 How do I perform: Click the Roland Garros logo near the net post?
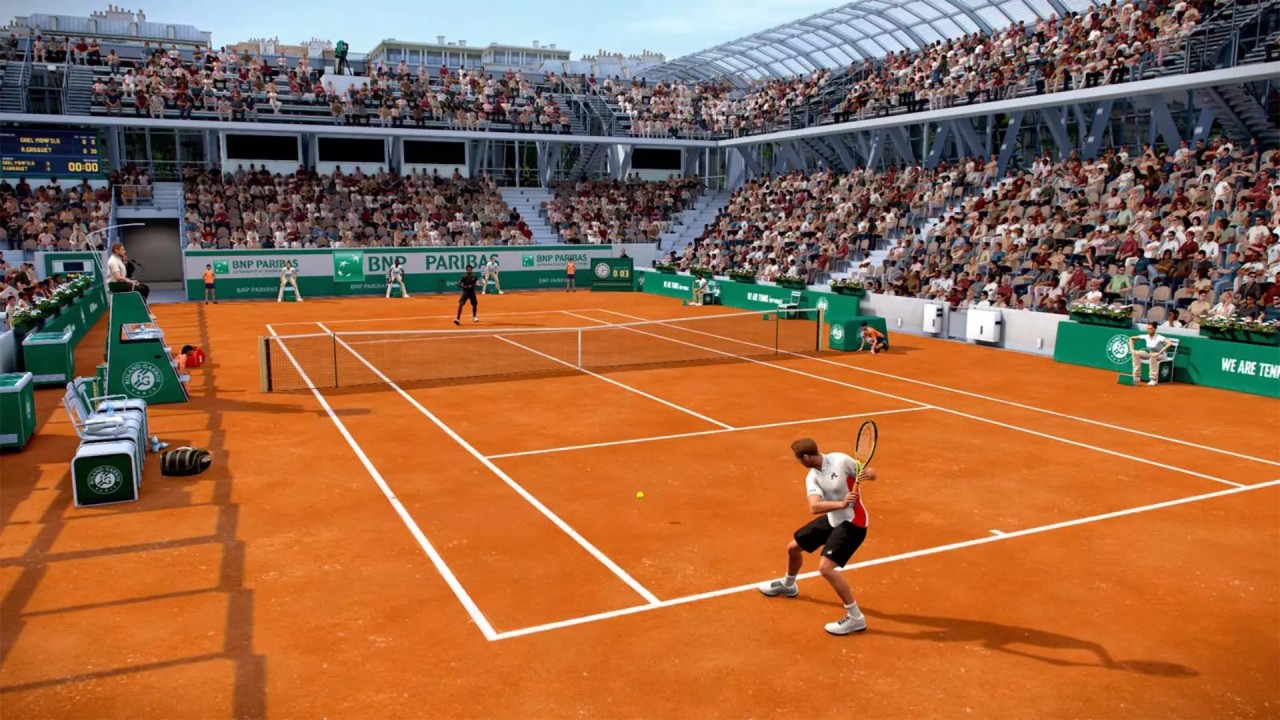pos(837,334)
